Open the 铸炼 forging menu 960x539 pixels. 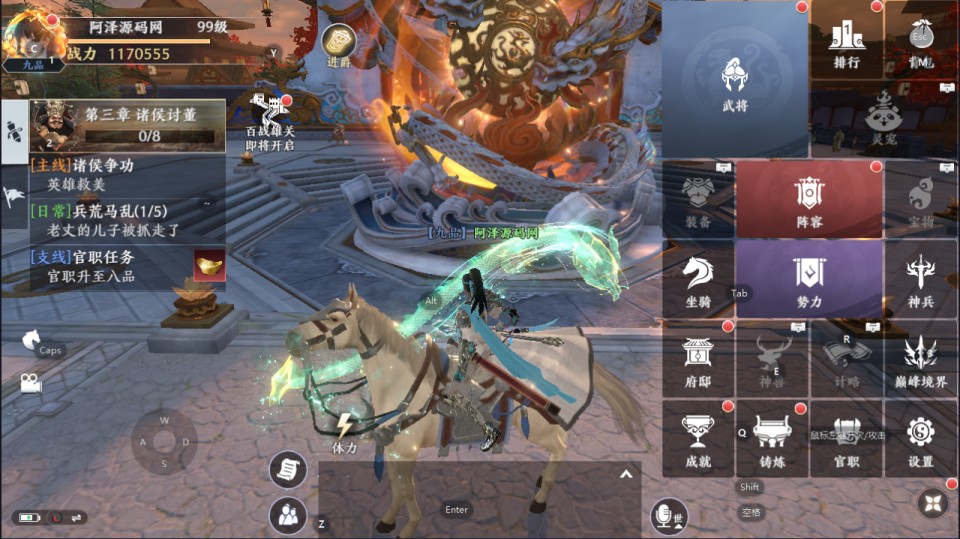772,439
